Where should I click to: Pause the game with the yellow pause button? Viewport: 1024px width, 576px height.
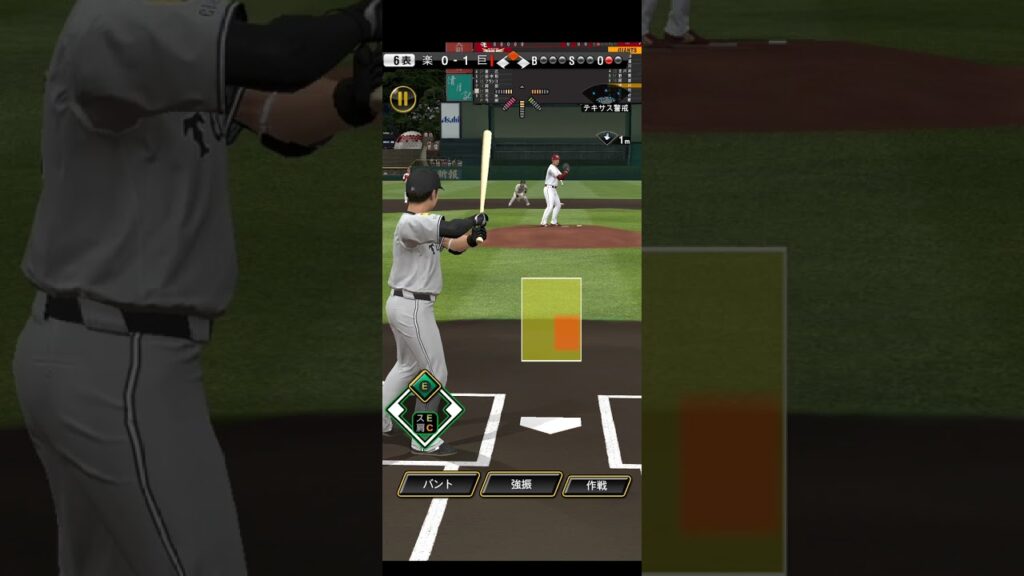[x=402, y=98]
